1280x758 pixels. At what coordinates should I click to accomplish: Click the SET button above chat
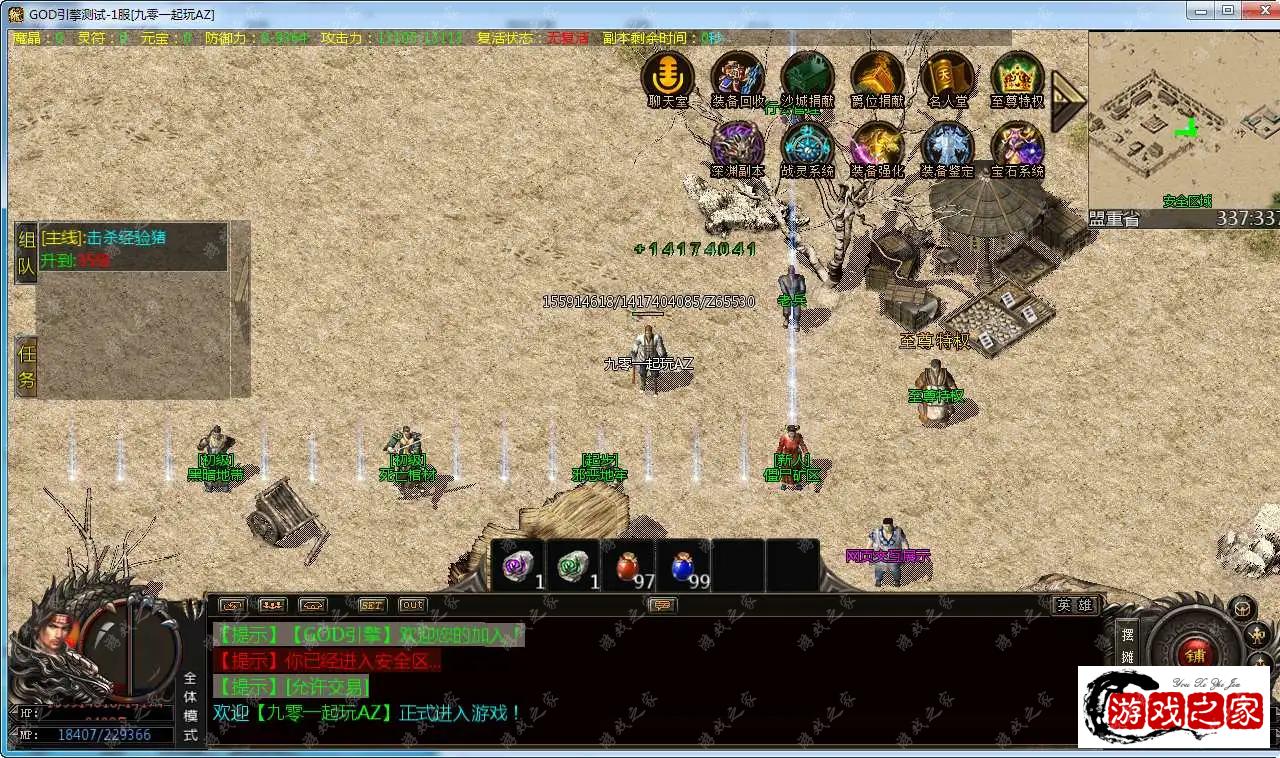(371, 605)
